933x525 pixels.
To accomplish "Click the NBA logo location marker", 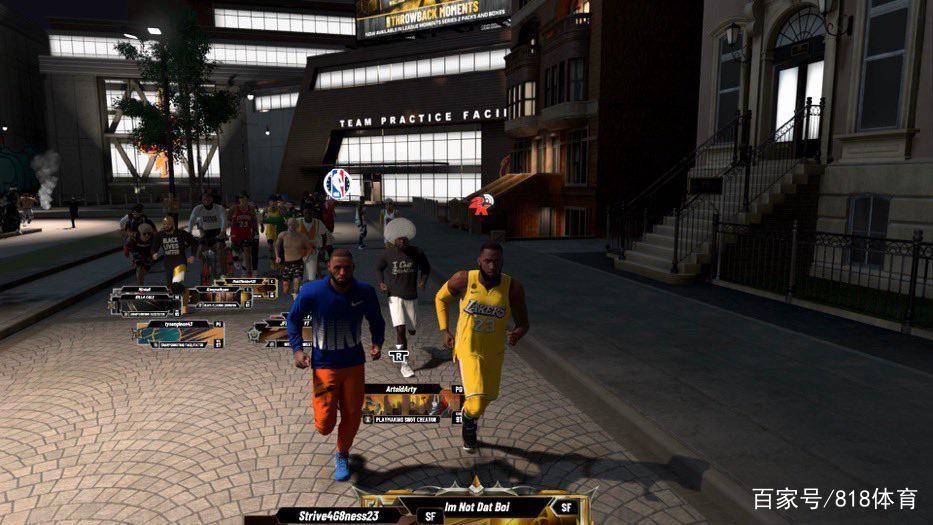I will coord(337,183).
